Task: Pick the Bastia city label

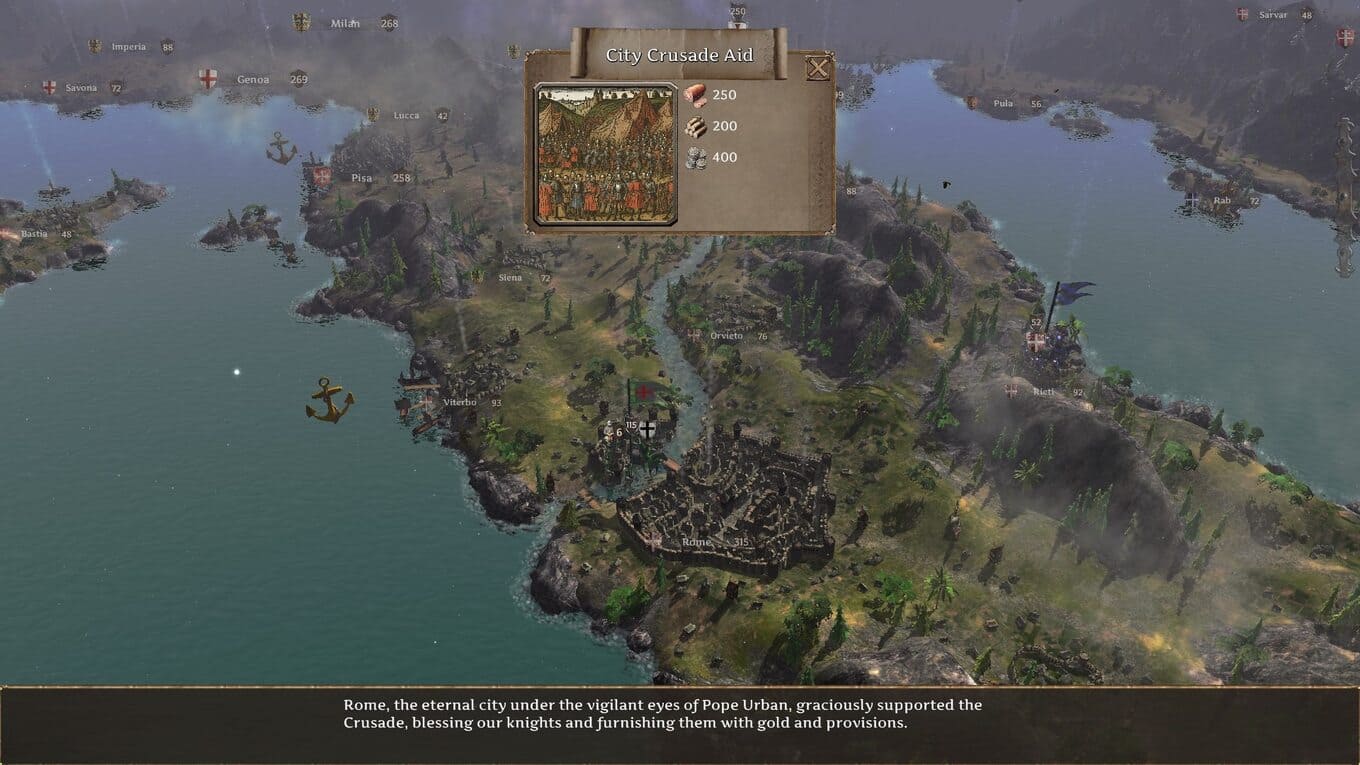Action: [x=34, y=234]
